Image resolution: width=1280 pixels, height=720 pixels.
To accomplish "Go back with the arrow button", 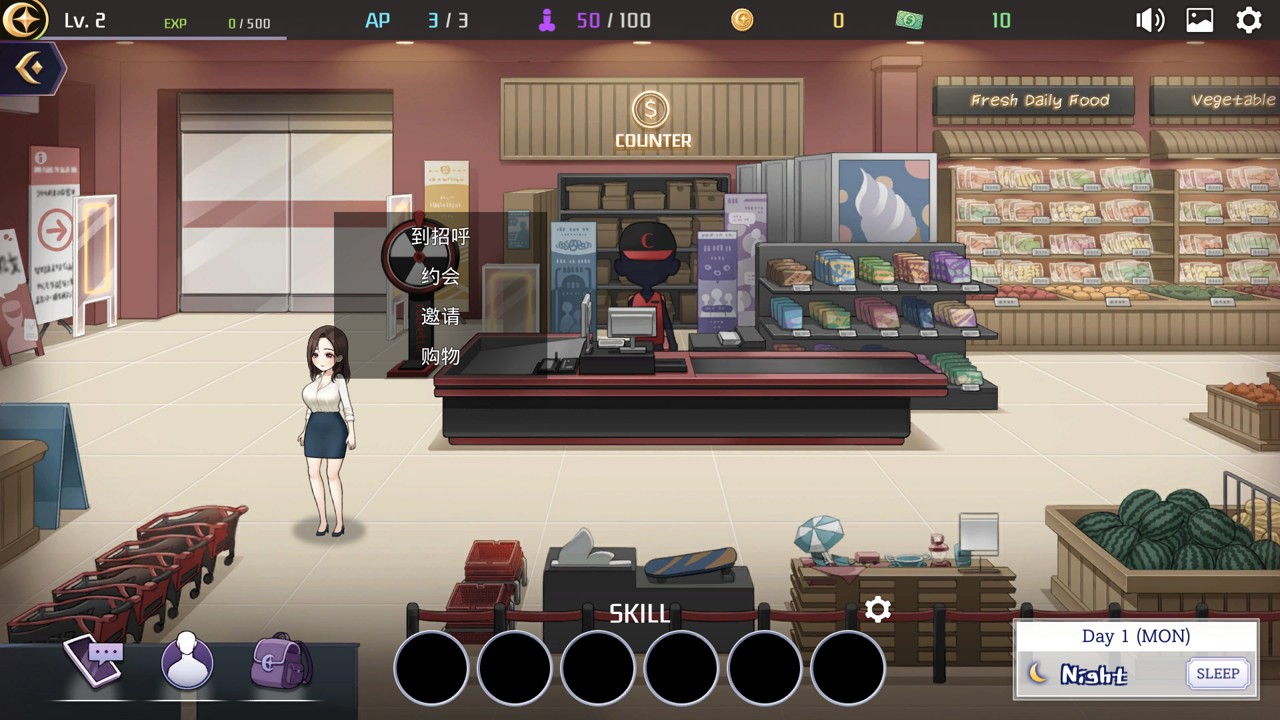I will point(30,68).
